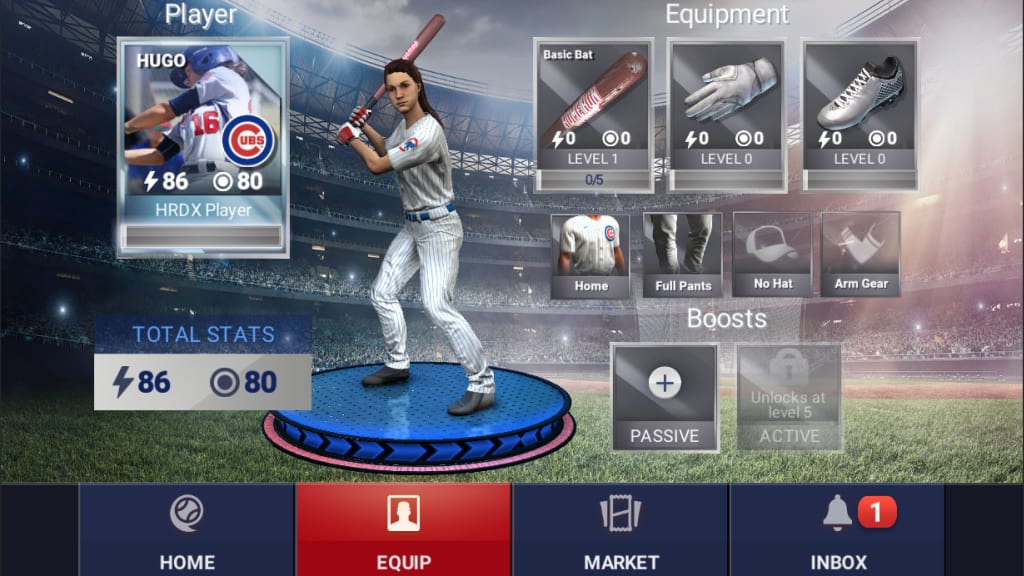Screen dimensions: 1024x576
Task: Open the INBOX with one notification
Action: 838,530
